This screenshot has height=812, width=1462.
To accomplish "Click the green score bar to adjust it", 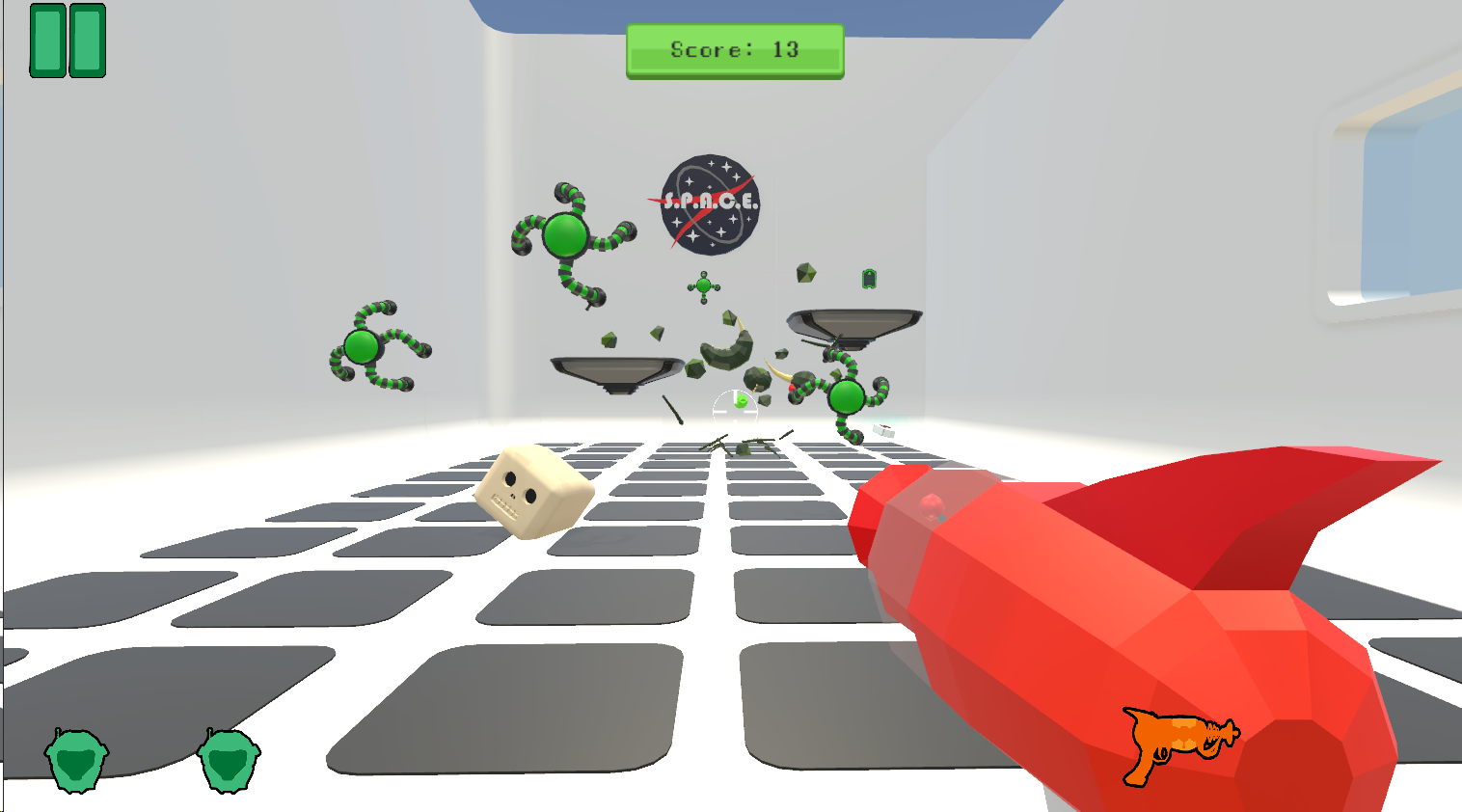I will point(734,50).
